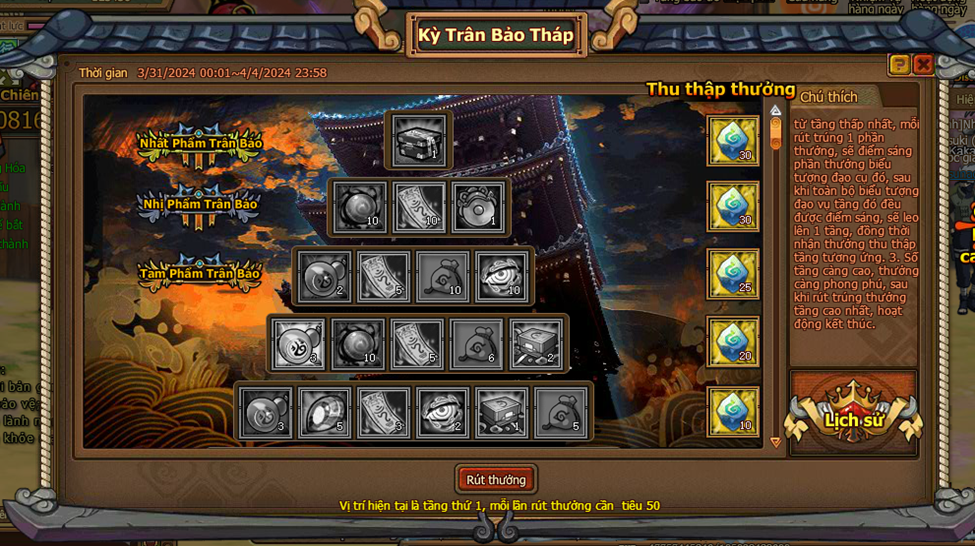Claim the collection reward gem showing 25
Image resolution: width=975 pixels, height=546 pixels.
pyautogui.click(x=733, y=275)
